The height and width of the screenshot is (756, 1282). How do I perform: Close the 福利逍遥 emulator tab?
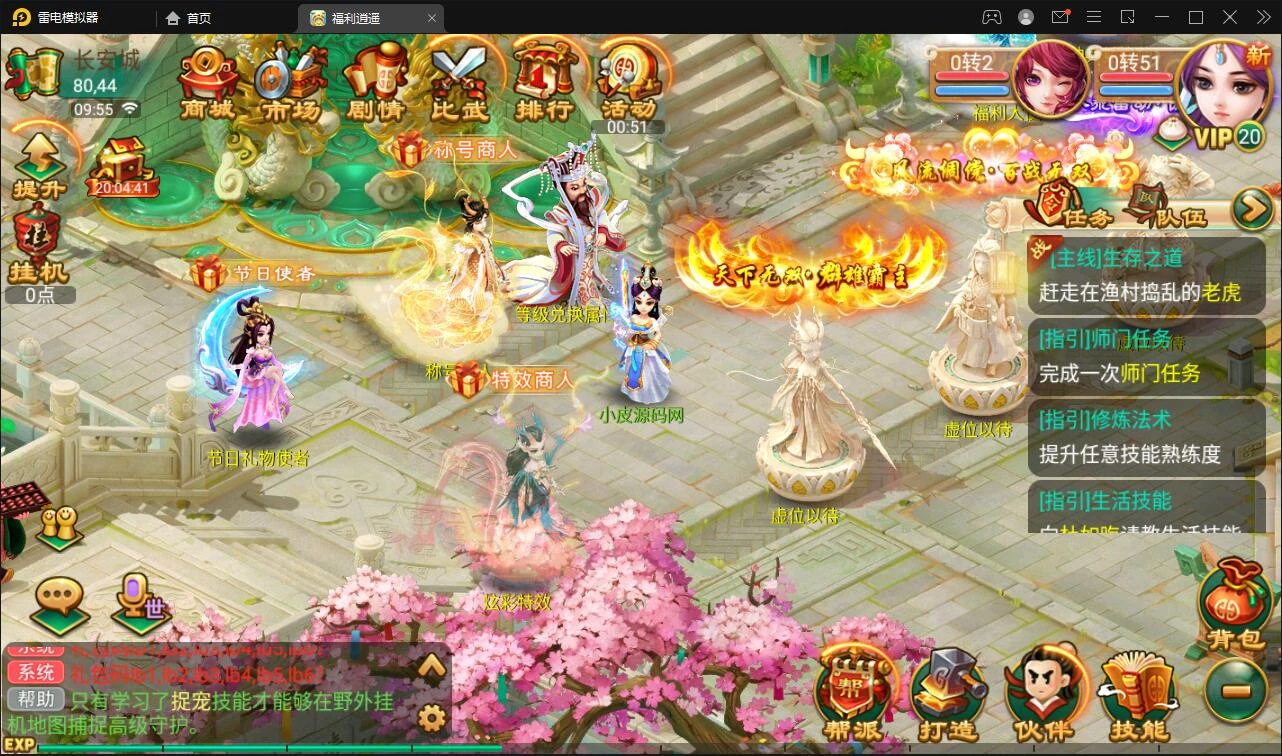click(432, 18)
